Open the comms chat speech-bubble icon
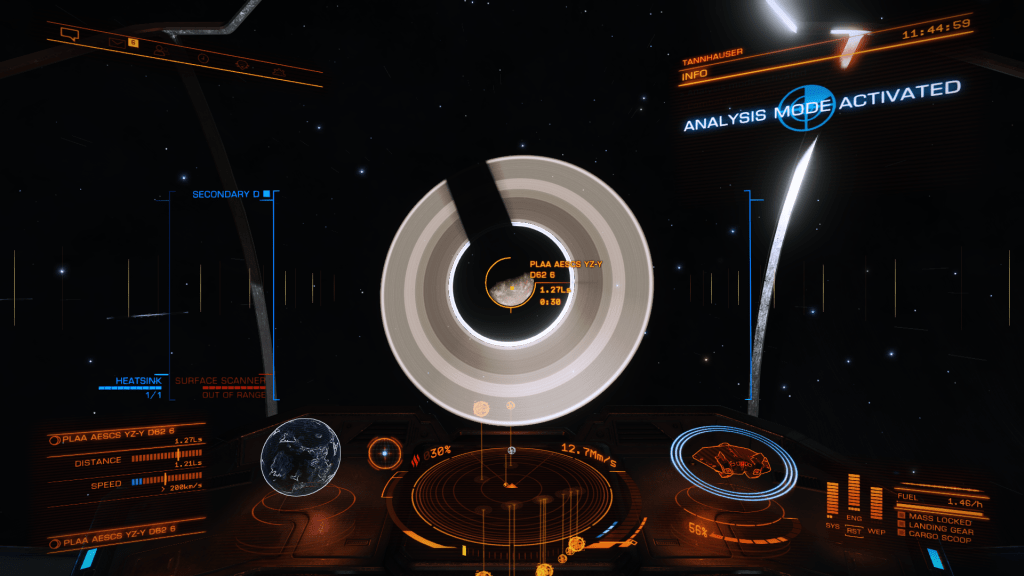 (70, 34)
